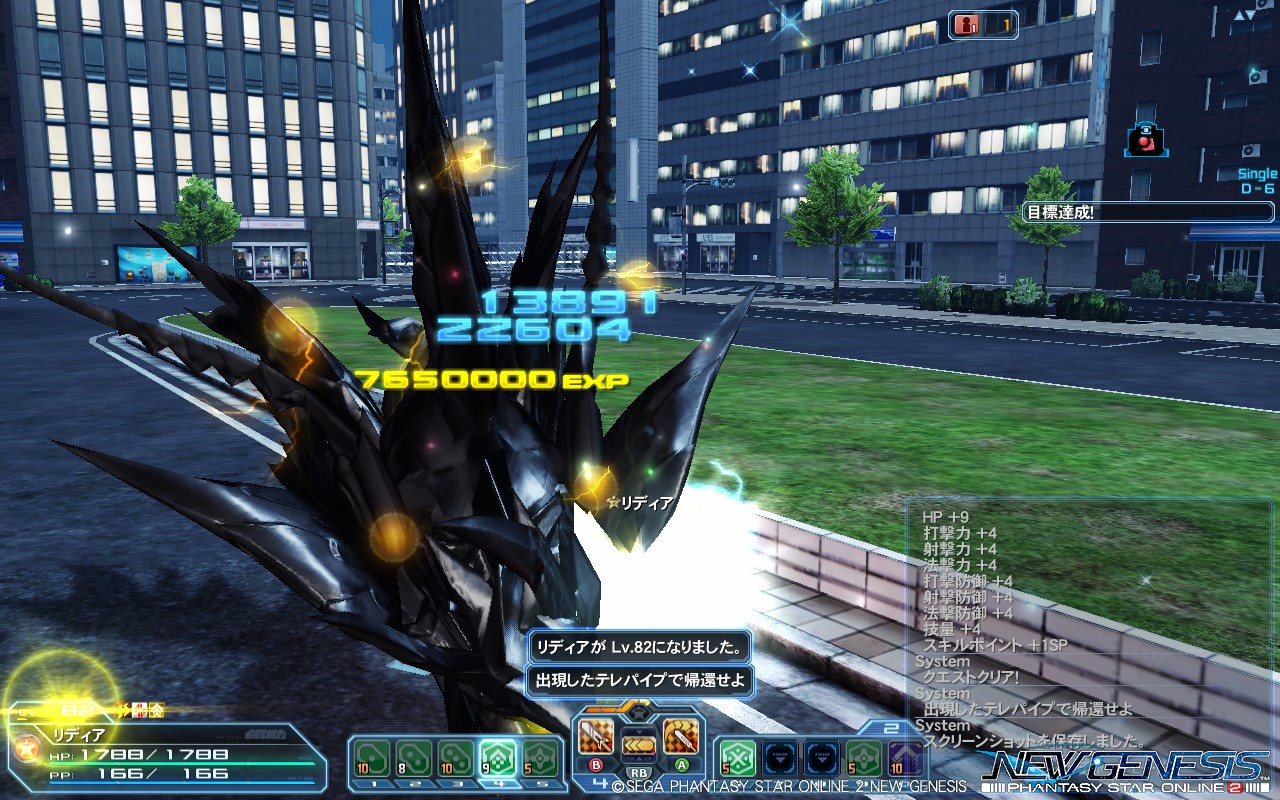The width and height of the screenshot is (1280, 800).
Task: Switch to subpalette page 2
Action: (892, 727)
